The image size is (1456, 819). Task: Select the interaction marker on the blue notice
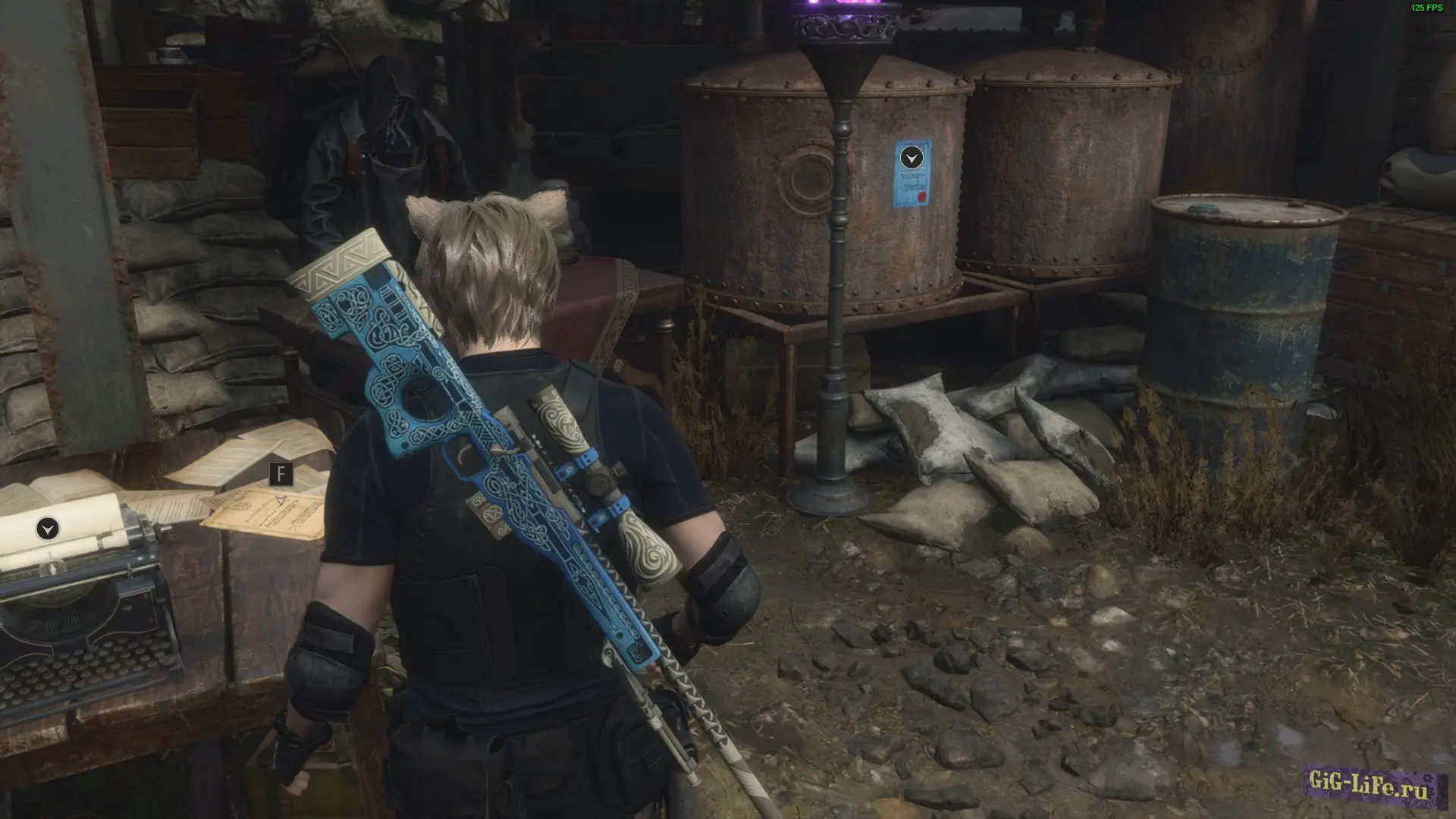pyautogui.click(x=912, y=158)
